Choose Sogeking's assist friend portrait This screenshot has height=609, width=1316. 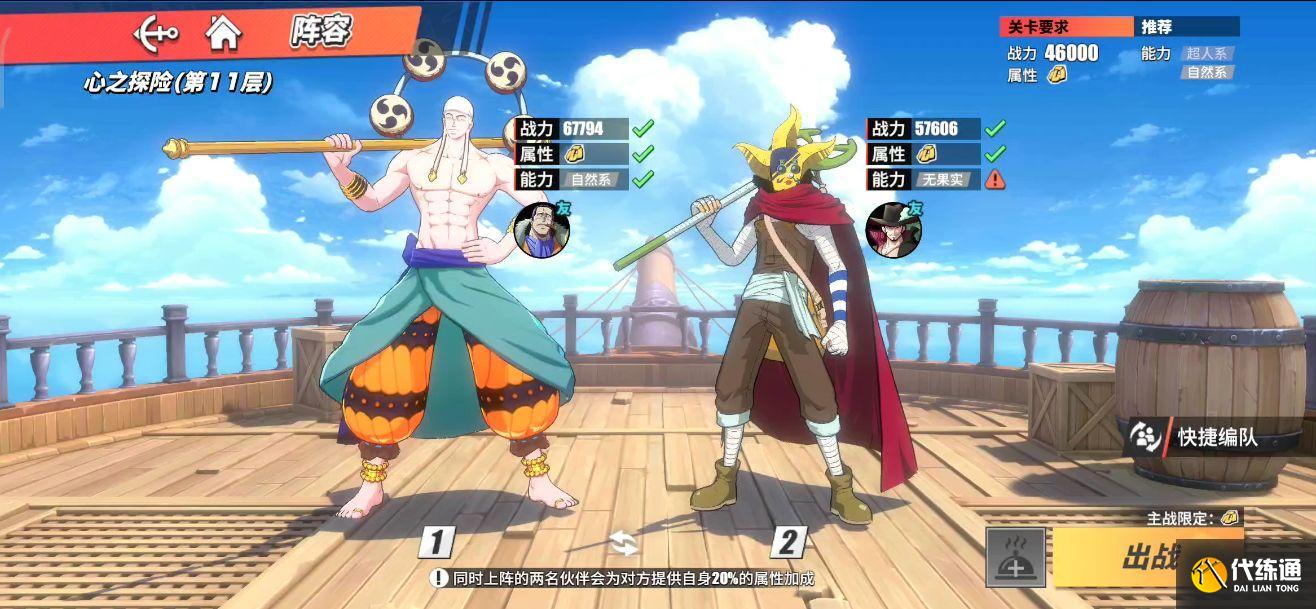[893, 229]
